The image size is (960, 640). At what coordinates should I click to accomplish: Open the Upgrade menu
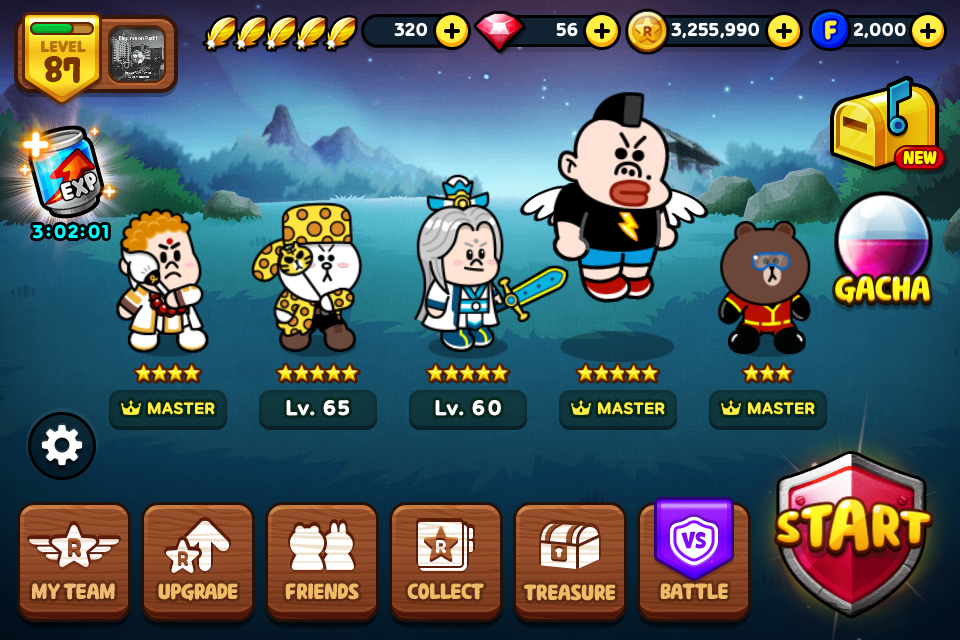(x=198, y=560)
